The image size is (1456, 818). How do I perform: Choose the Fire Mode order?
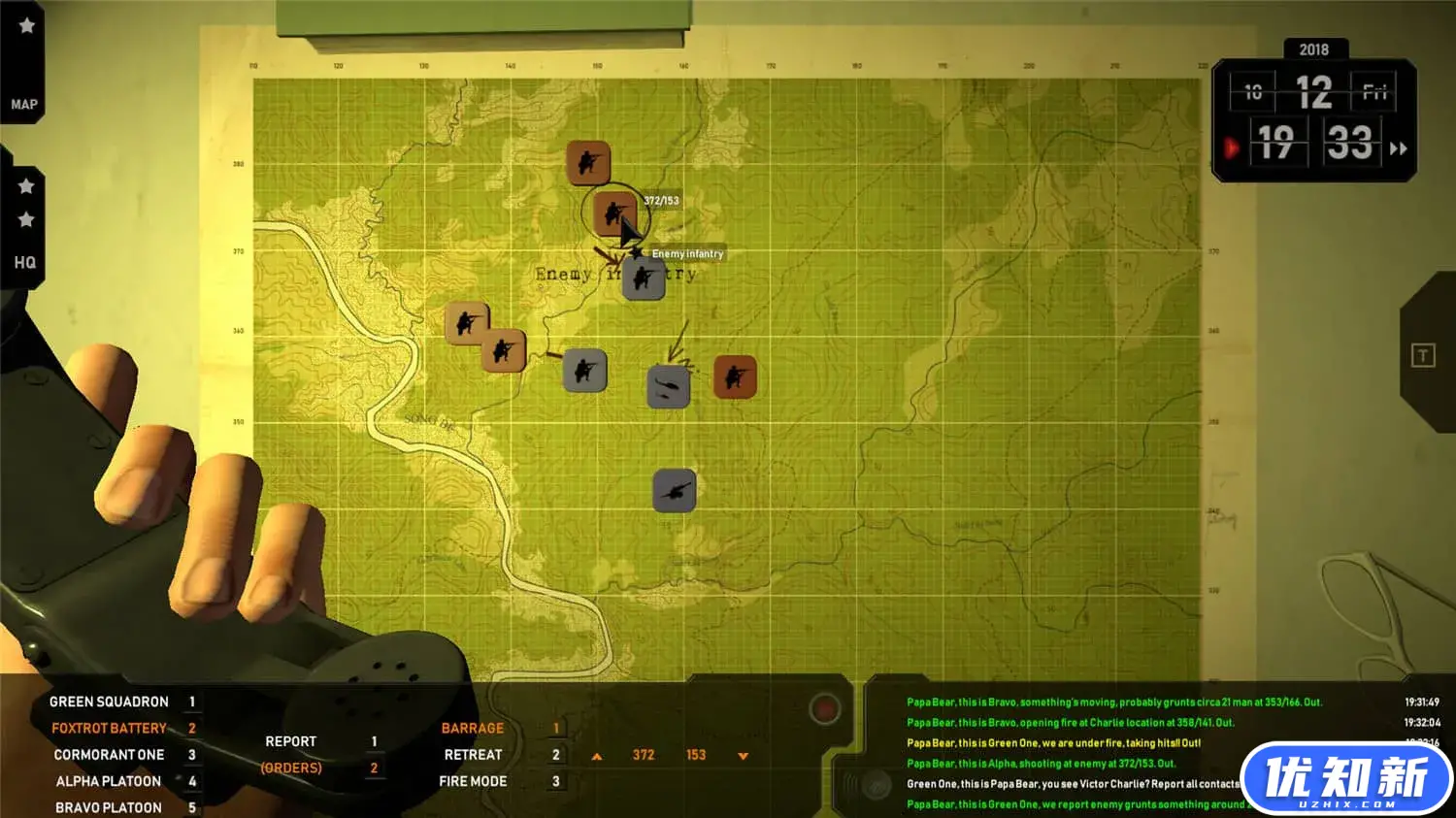pos(473,781)
